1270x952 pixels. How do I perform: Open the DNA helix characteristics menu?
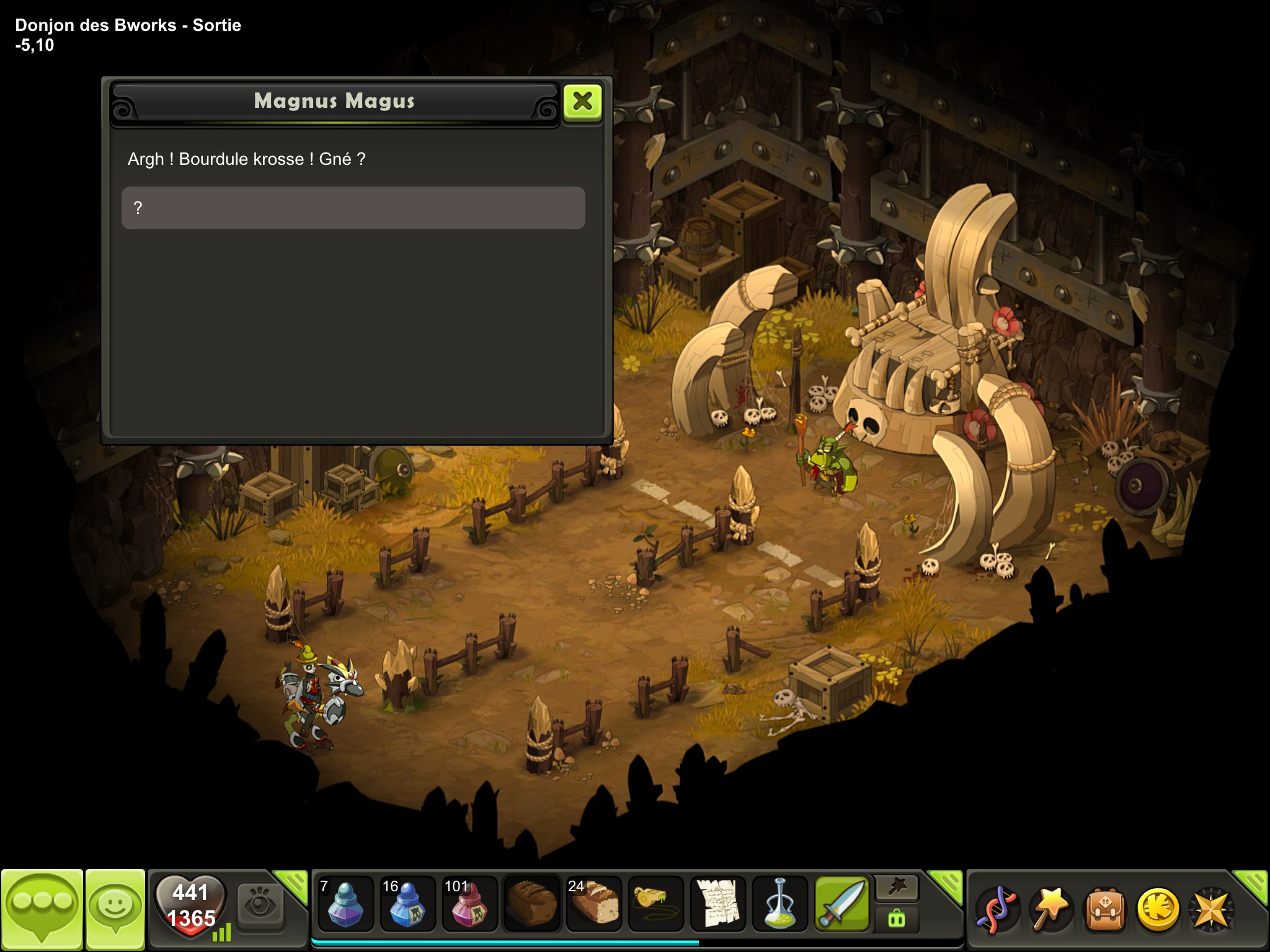click(x=996, y=909)
